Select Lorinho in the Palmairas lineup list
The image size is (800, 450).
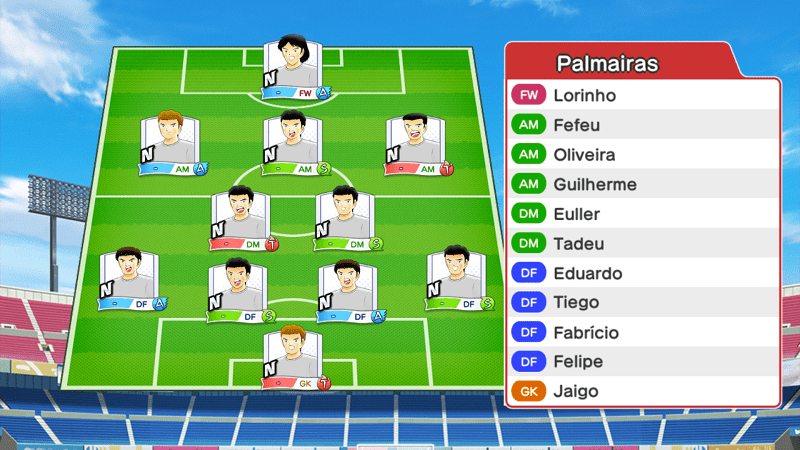pyautogui.click(x=642, y=96)
